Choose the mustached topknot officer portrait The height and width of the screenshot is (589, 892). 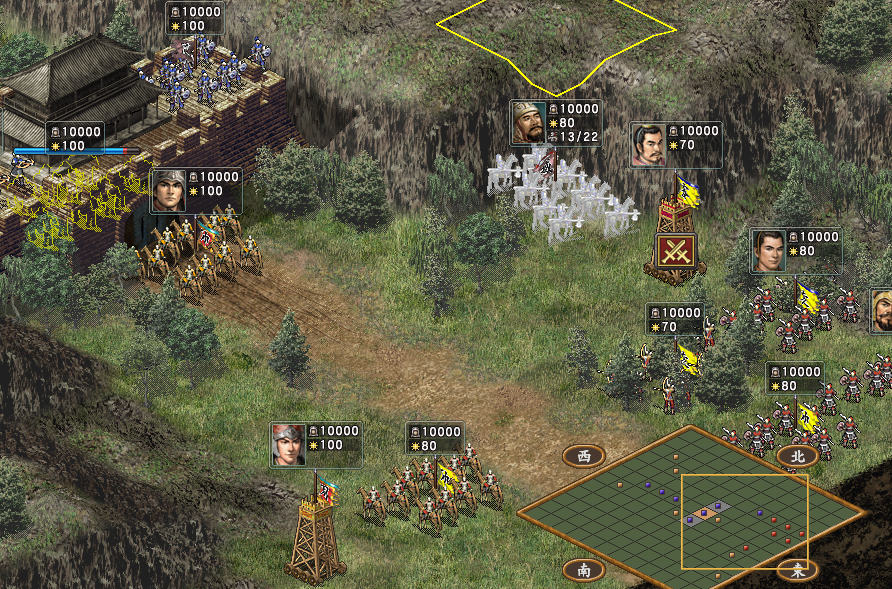(x=648, y=145)
